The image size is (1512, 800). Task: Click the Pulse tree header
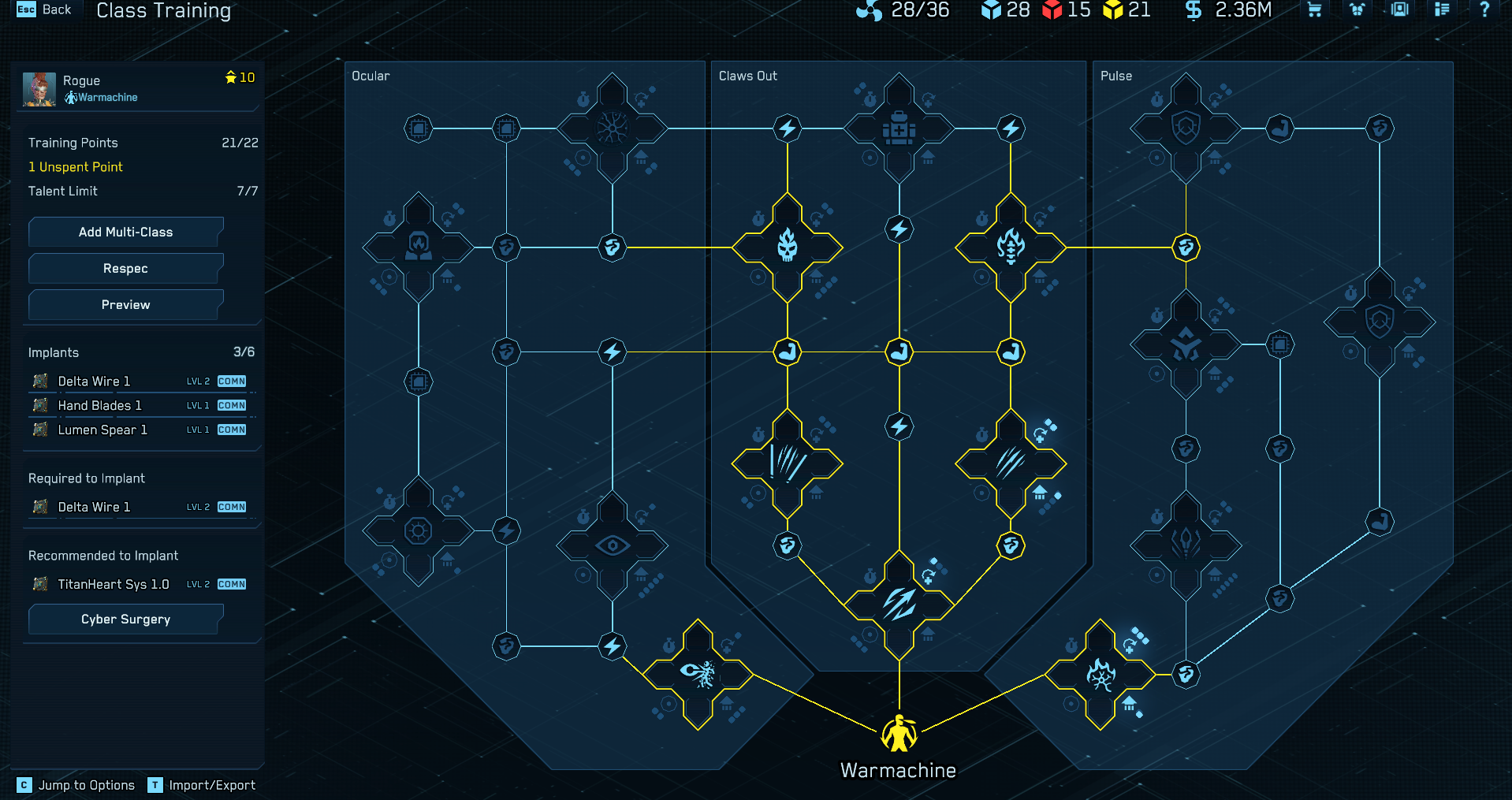click(x=1116, y=76)
